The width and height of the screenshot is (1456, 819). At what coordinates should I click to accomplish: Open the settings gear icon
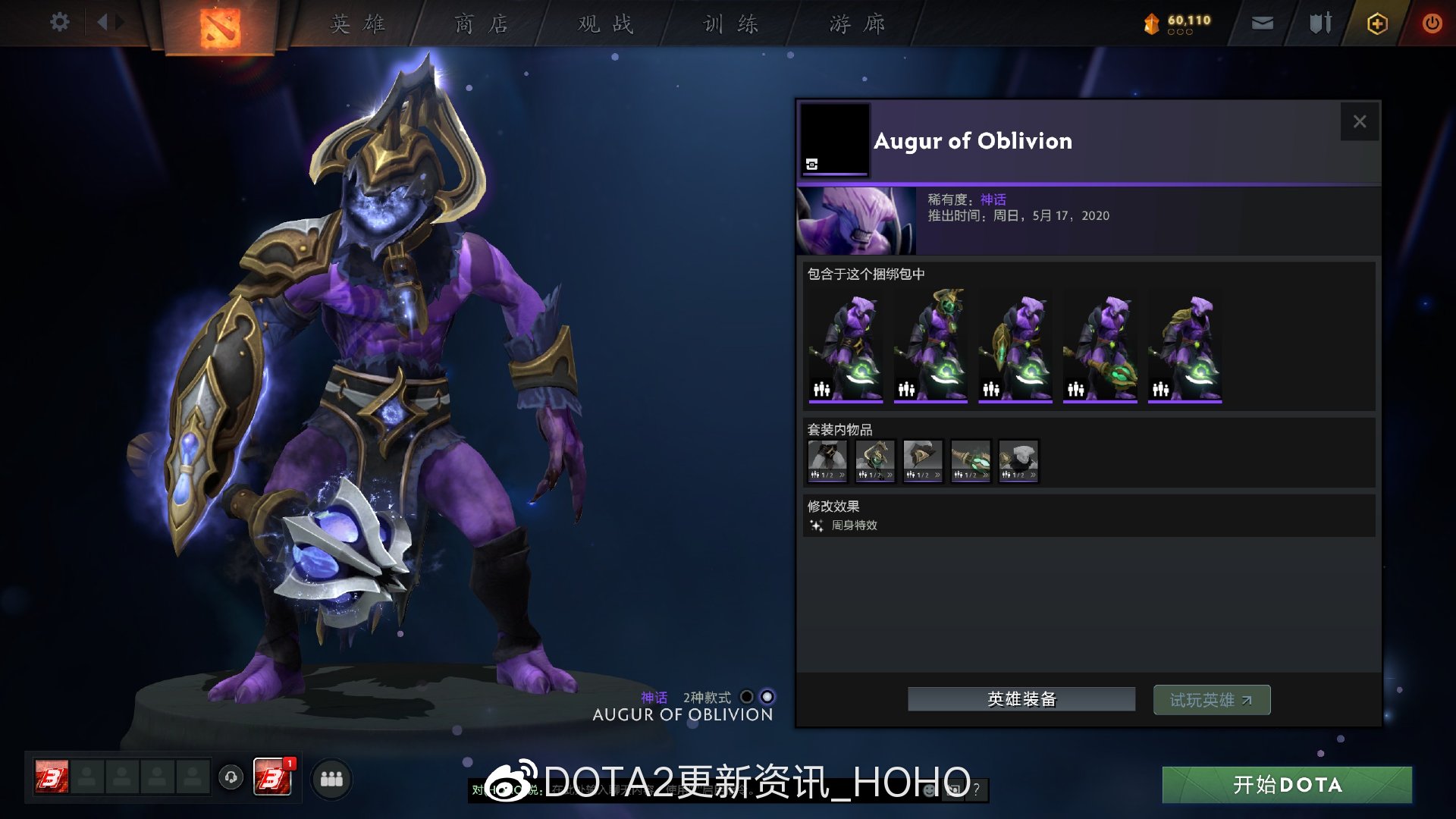59,22
